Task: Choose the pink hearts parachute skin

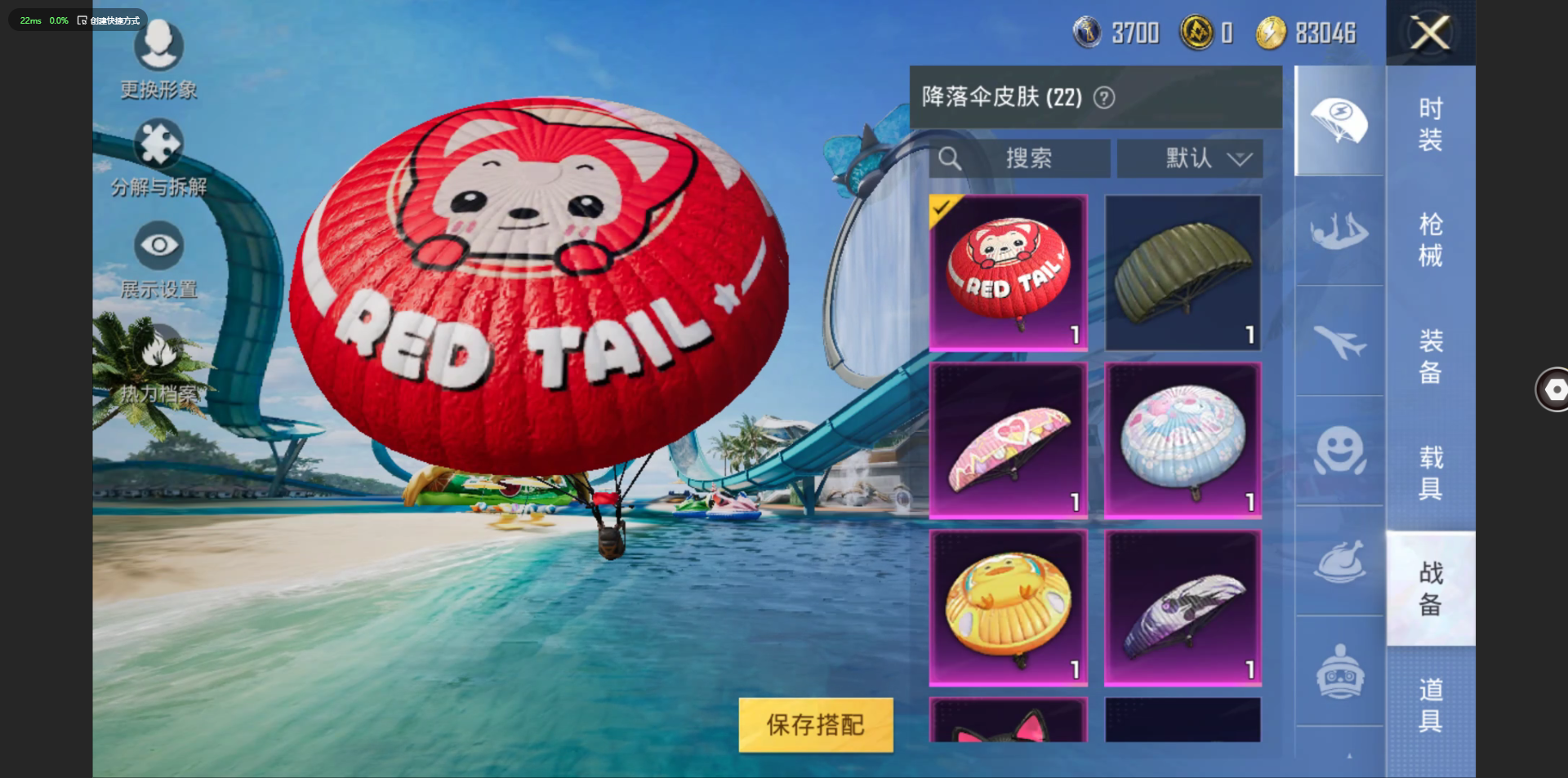Action: point(1009,441)
